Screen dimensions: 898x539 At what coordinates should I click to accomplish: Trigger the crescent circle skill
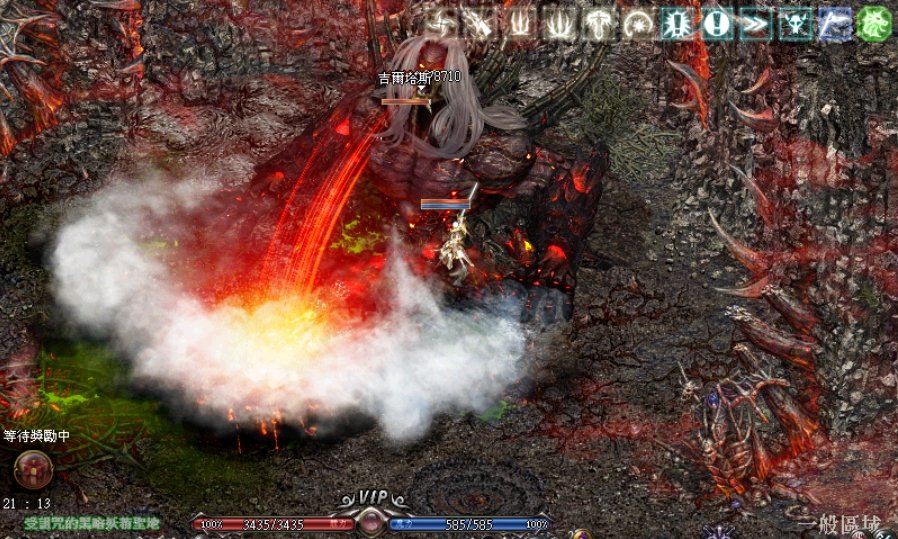pyautogui.click(x=637, y=24)
